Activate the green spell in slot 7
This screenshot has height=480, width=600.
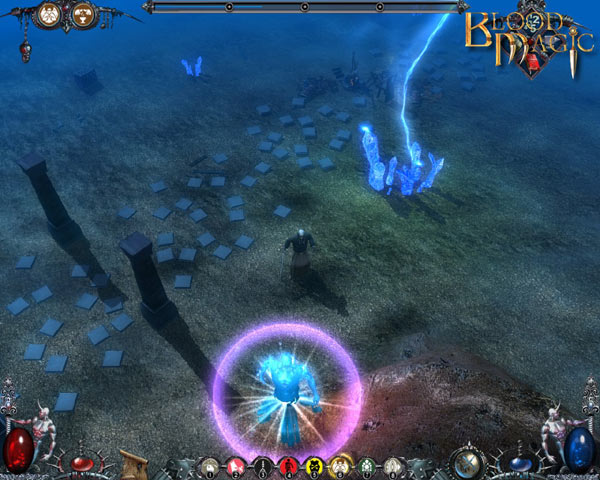pyautogui.click(x=366, y=465)
